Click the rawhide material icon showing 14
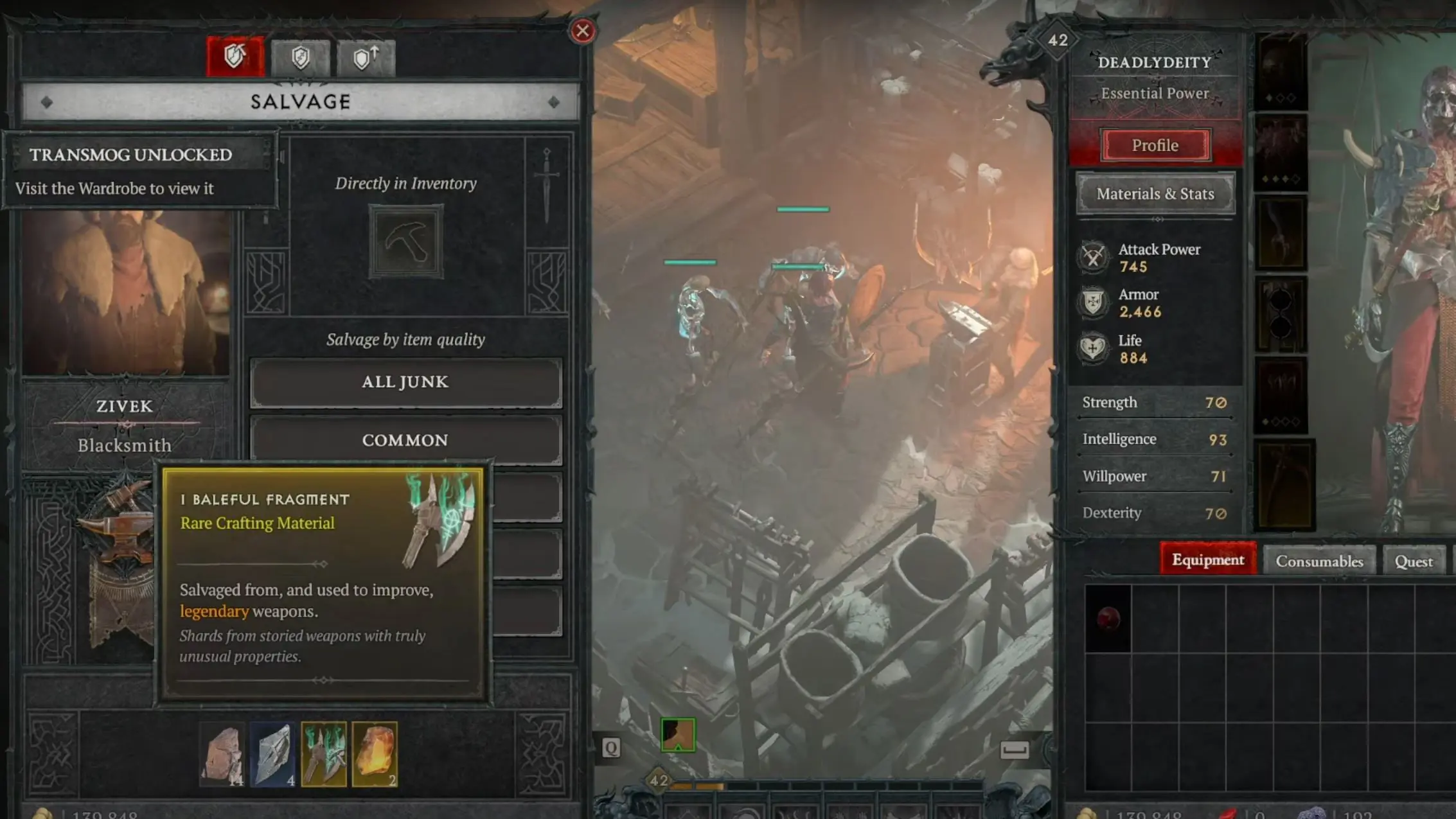The height and width of the screenshot is (819, 1456). (222, 755)
